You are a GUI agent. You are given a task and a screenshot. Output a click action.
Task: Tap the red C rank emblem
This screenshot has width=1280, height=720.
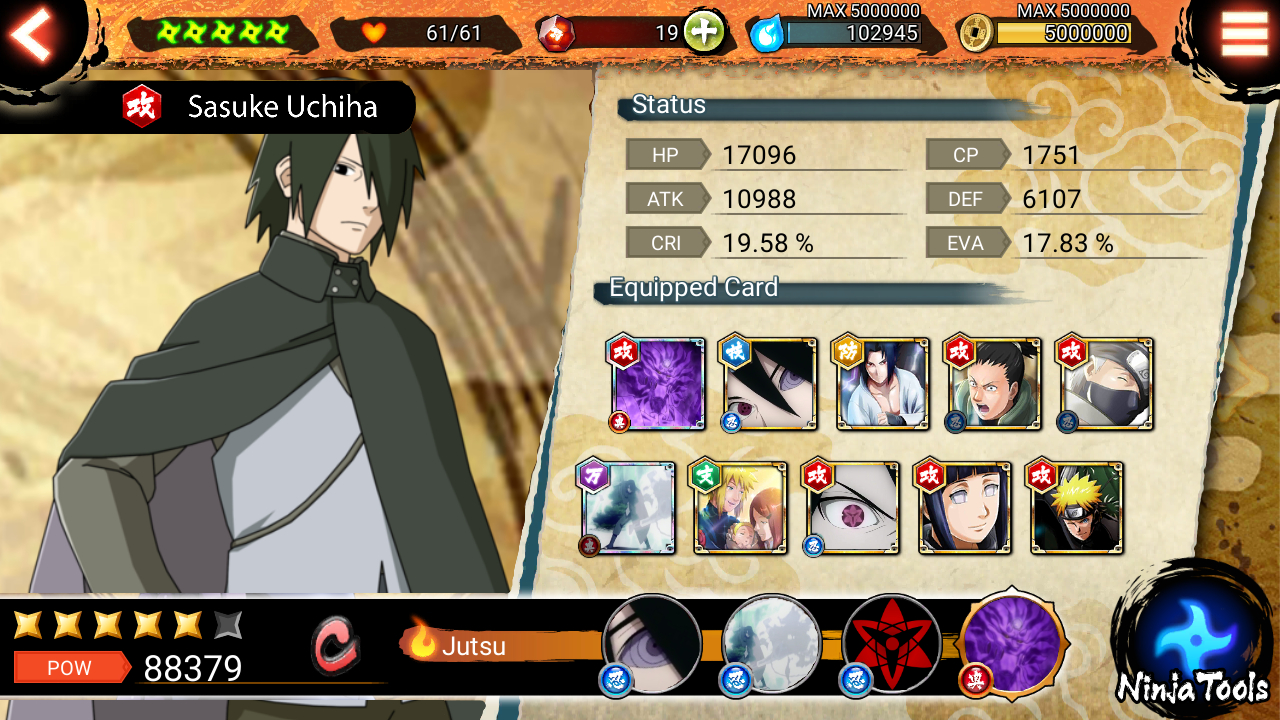pyautogui.click(x=335, y=646)
